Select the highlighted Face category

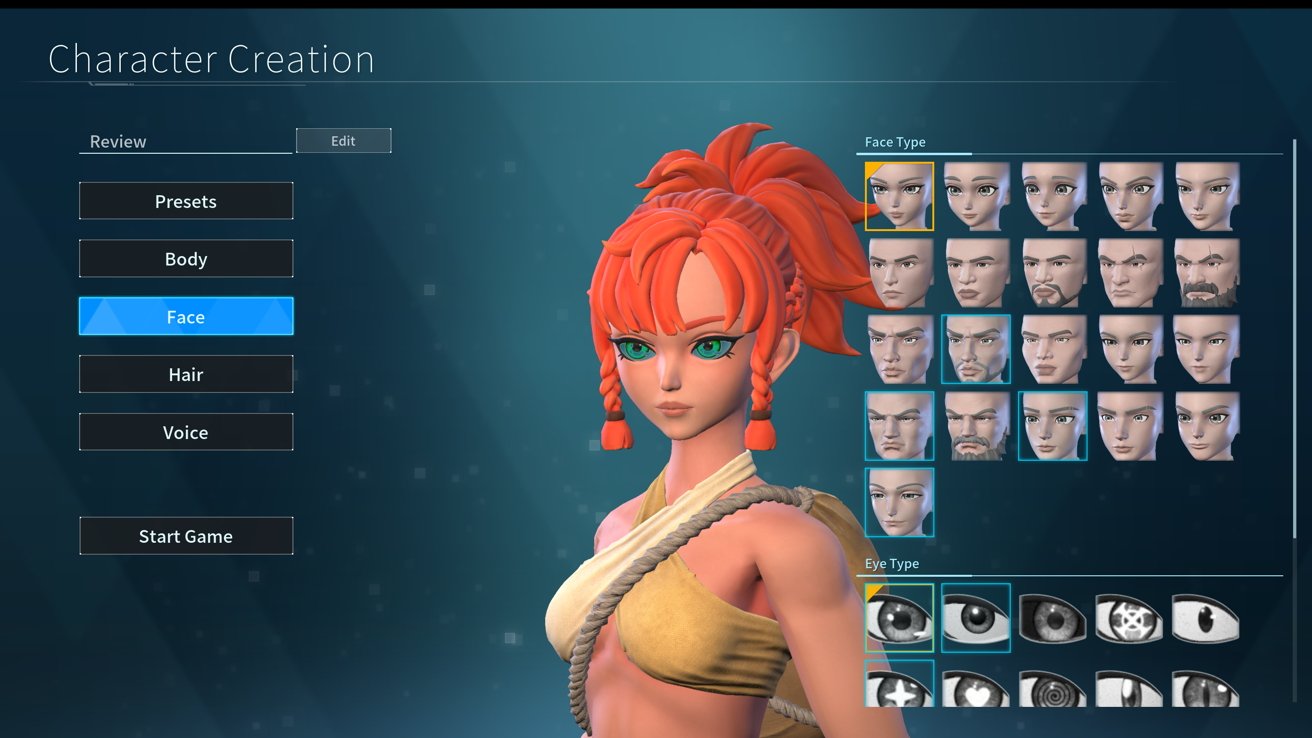pyautogui.click(x=186, y=317)
